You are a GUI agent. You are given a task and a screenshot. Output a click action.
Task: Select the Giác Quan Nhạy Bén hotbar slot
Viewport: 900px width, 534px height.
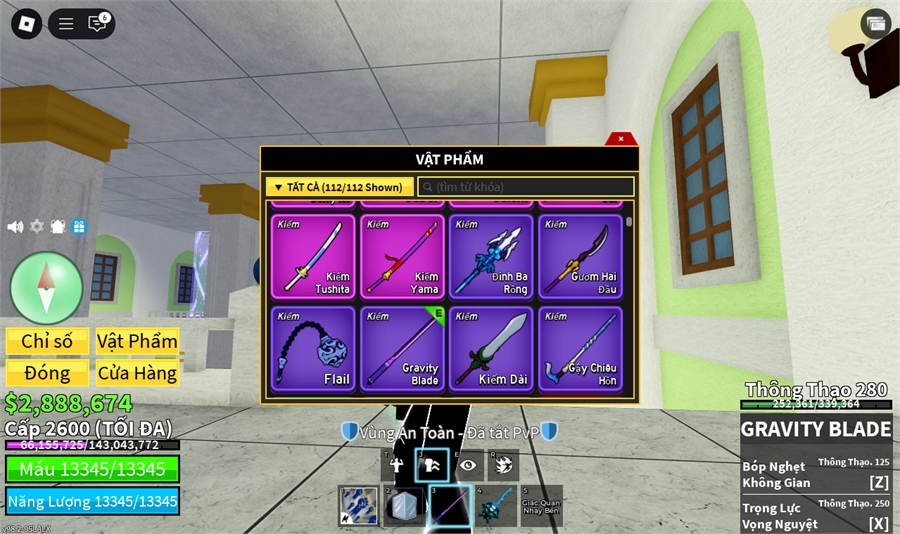[x=541, y=506]
